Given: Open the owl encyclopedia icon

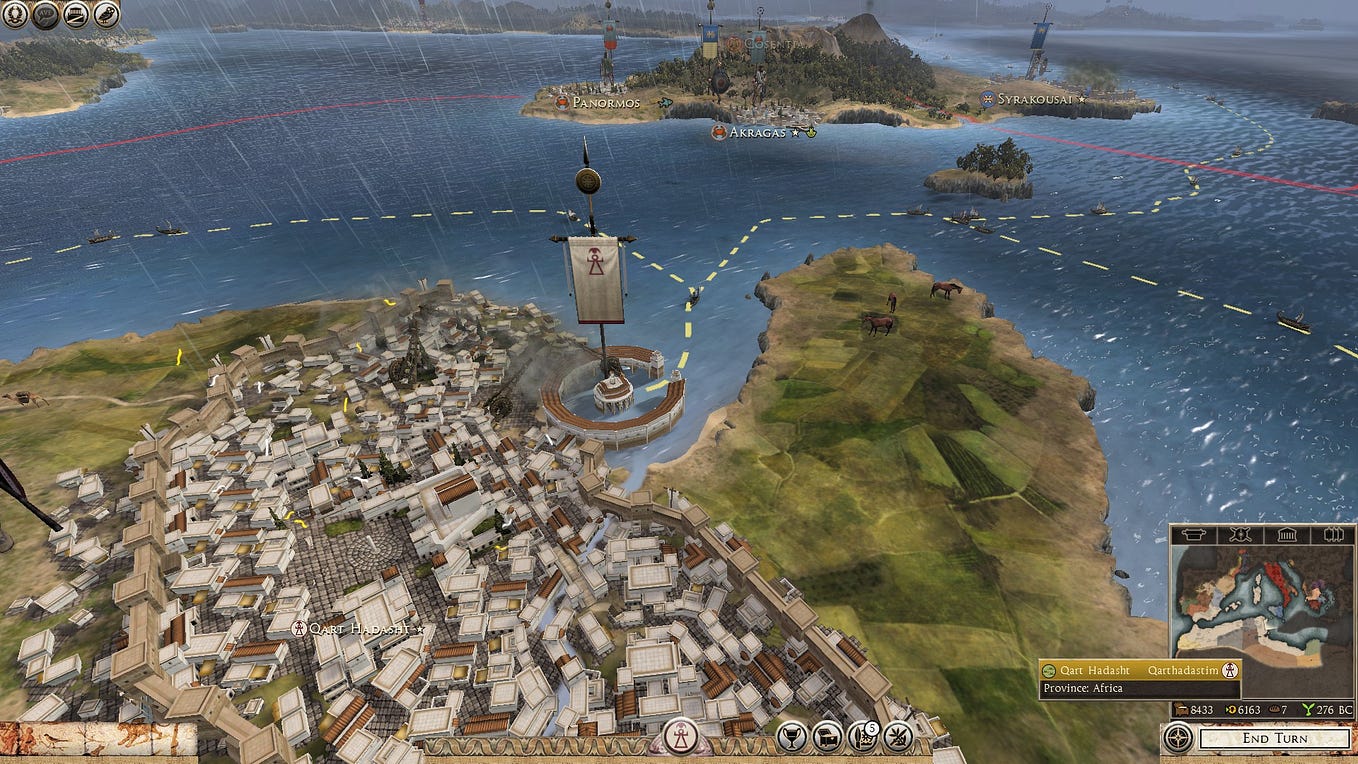Looking at the screenshot, I should pyautogui.click(x=106, y=15).
